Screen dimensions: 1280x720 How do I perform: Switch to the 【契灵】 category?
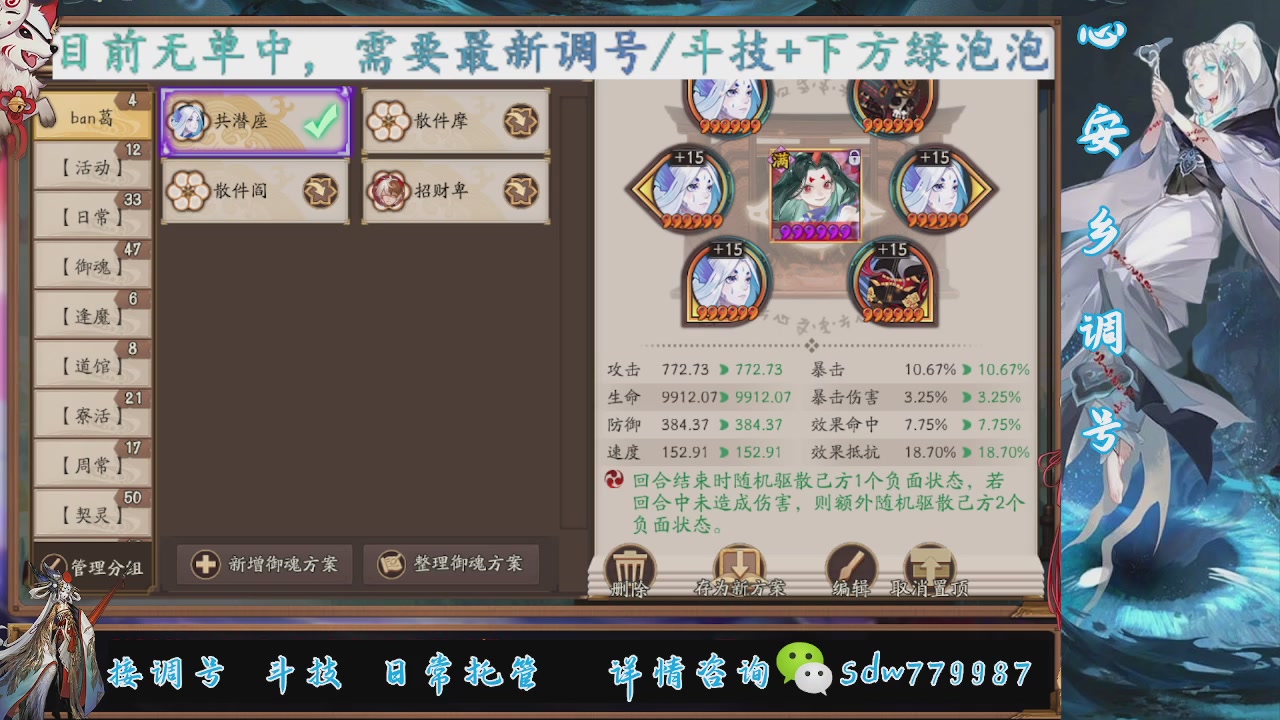click(91, 513)
